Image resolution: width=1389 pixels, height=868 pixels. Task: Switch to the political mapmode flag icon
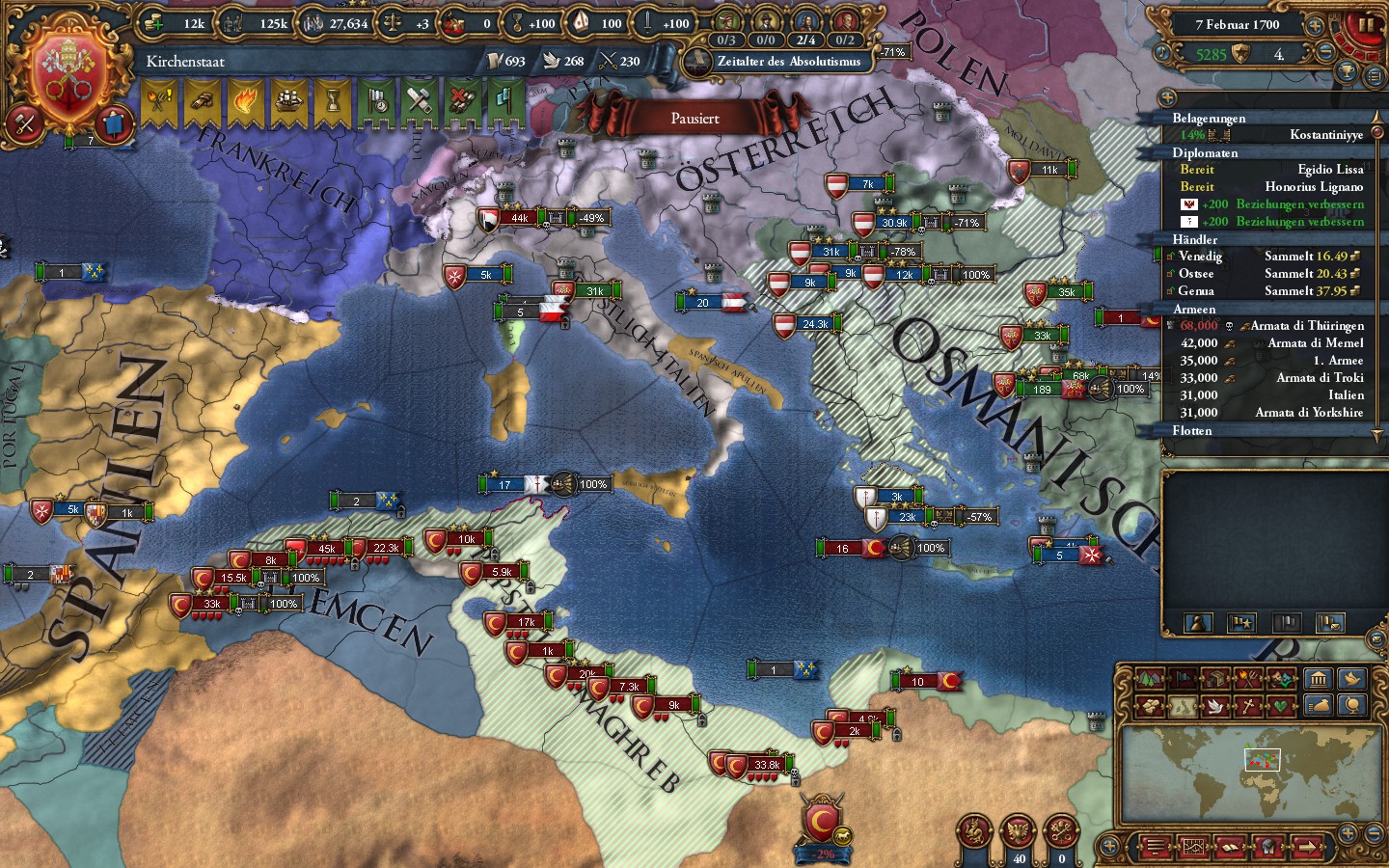pyautogui.click(x=1183, y=678)
